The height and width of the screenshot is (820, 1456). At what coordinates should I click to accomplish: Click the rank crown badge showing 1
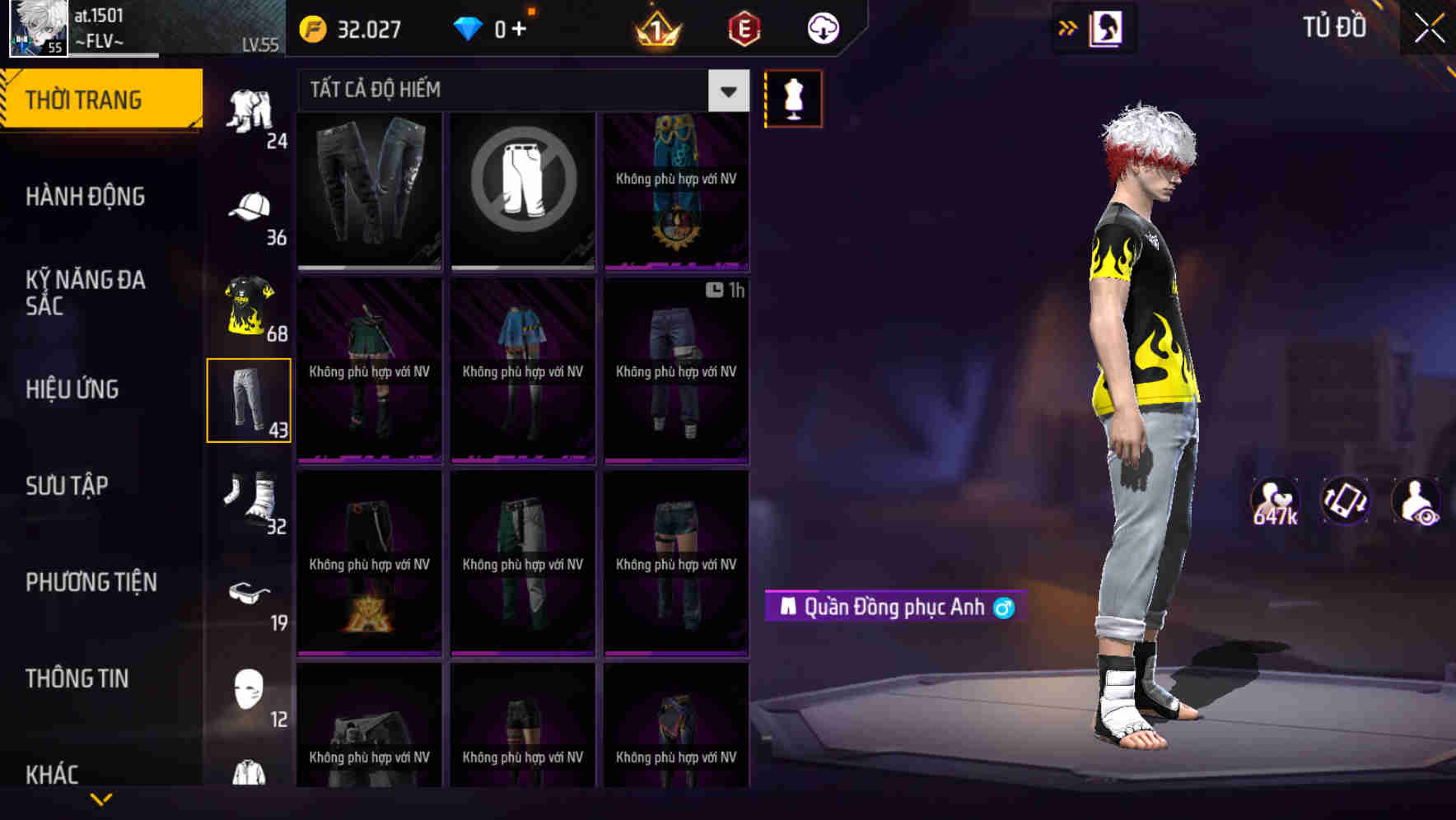click(x=654, y=29)
